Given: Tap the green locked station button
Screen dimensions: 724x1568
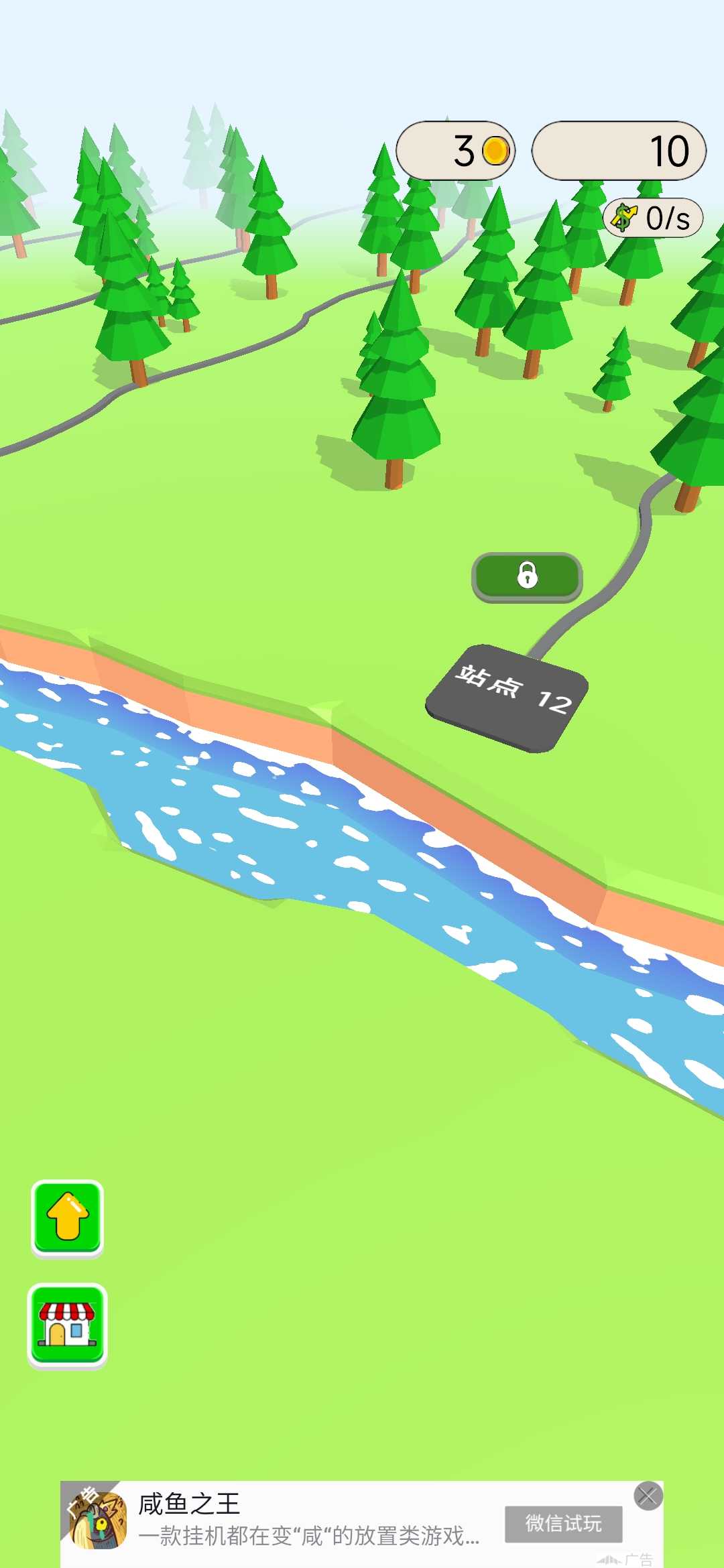Looking at the screenshot, I should pyautogui.click(x=527, y=576).
